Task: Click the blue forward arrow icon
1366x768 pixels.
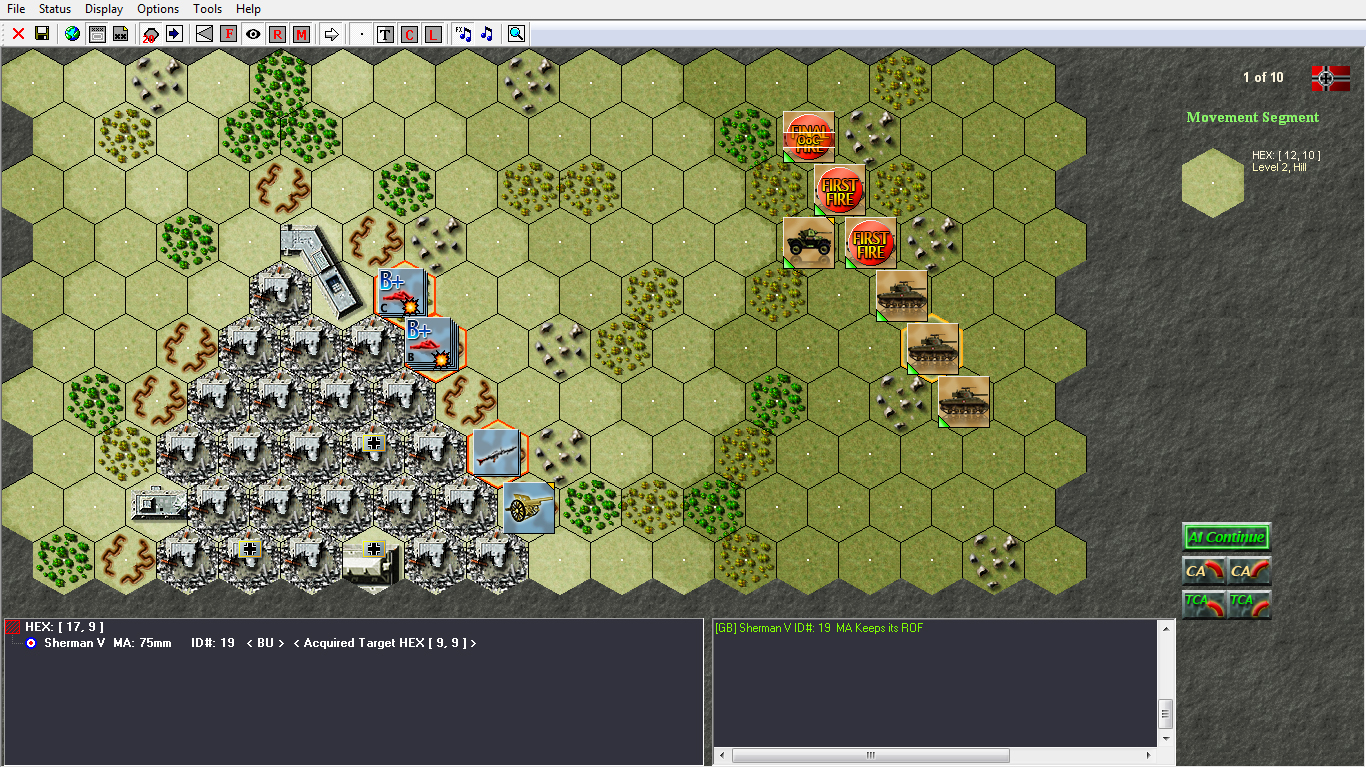Action: click(x=174, y=33)
